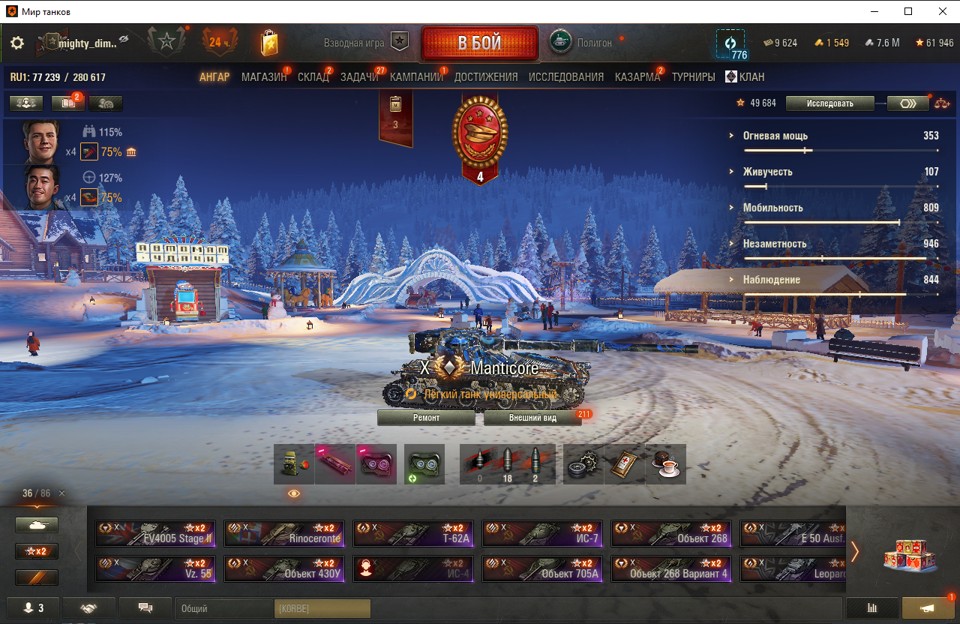Click the Исследовать button

click(x=829, y=103)
